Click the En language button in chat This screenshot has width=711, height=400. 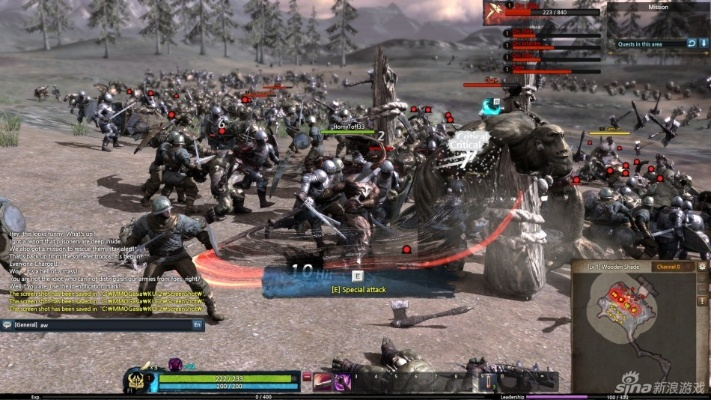click(198, 325)
